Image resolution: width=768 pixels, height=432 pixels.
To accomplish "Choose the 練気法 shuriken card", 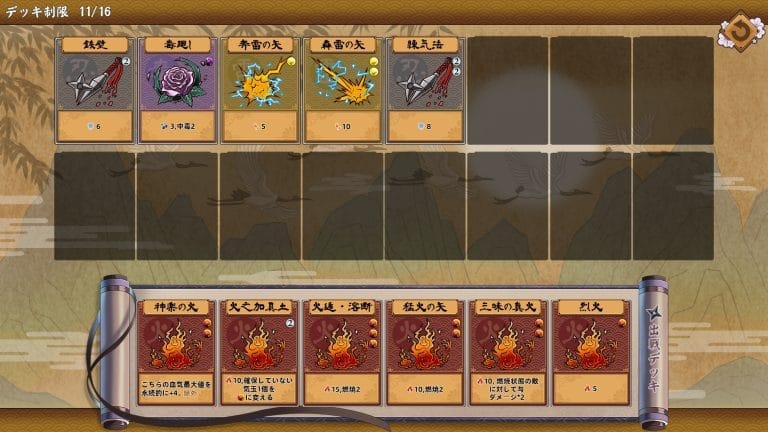I will point(425,90).
